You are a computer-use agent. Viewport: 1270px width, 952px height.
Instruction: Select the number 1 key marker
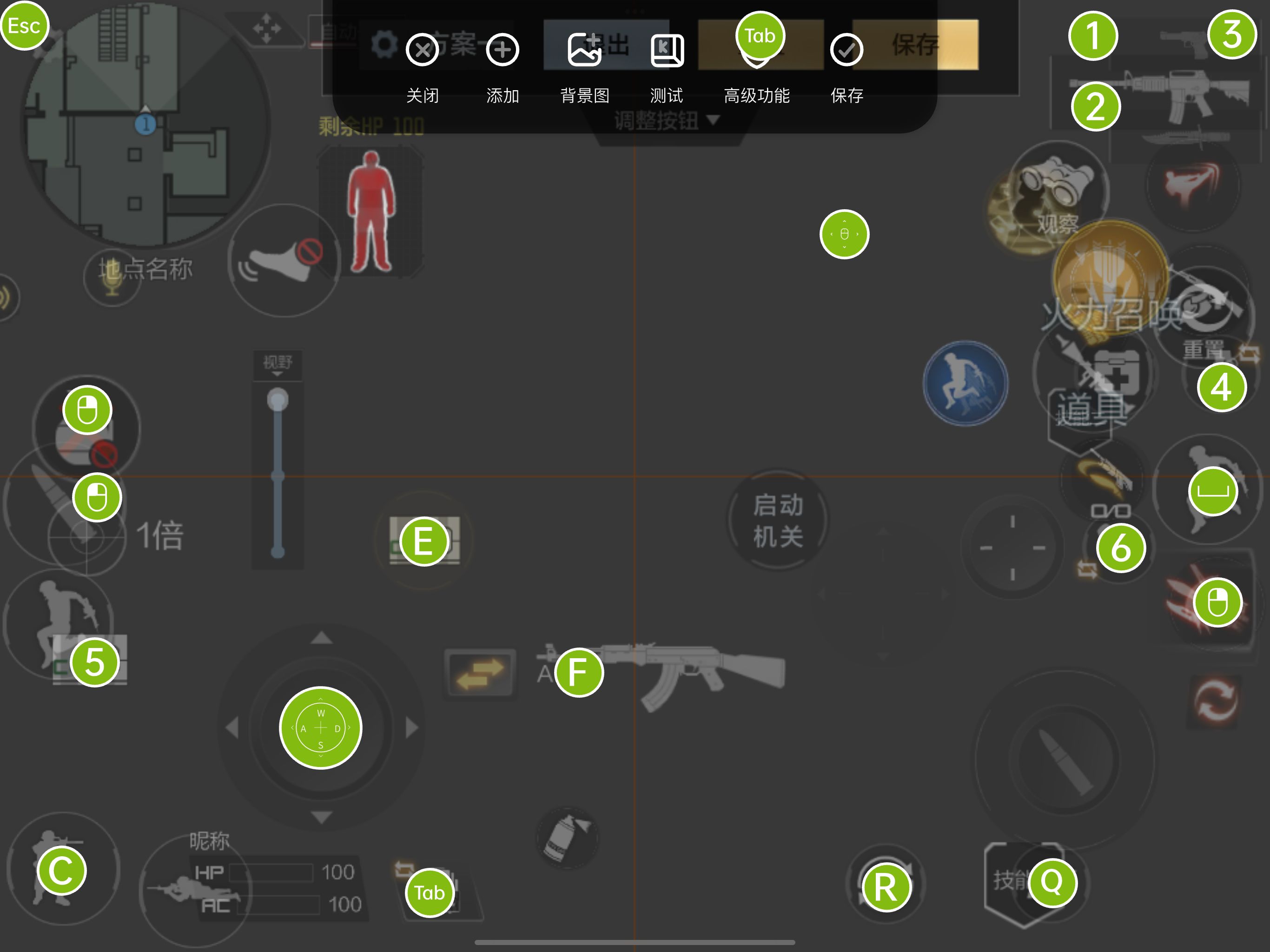coord(1092,36)
